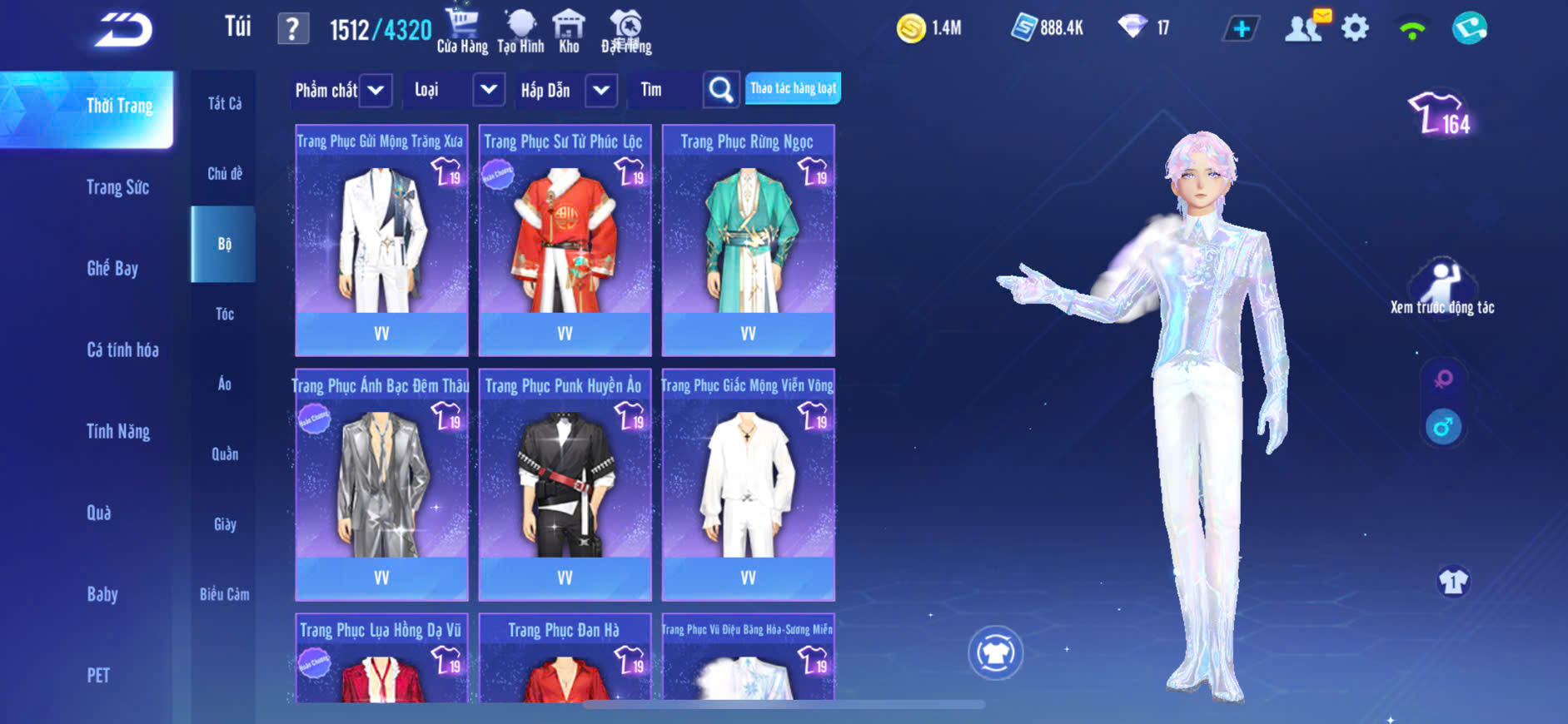This screenshot has width=1568, height=724.
Task: Open the Kho storage
Action: pos(569,31)
